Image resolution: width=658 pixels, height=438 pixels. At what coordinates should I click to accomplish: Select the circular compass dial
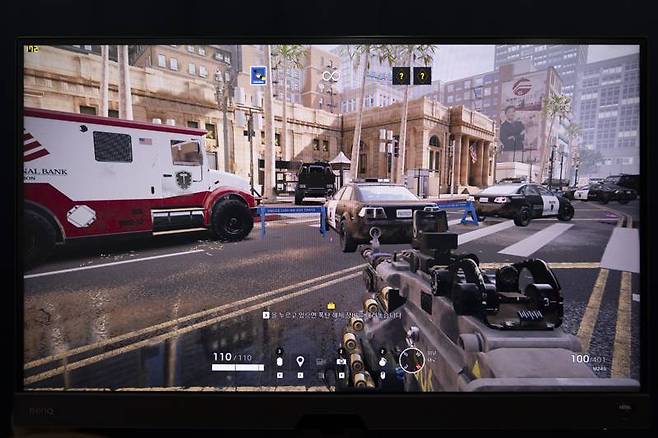(x=411, y=359)
